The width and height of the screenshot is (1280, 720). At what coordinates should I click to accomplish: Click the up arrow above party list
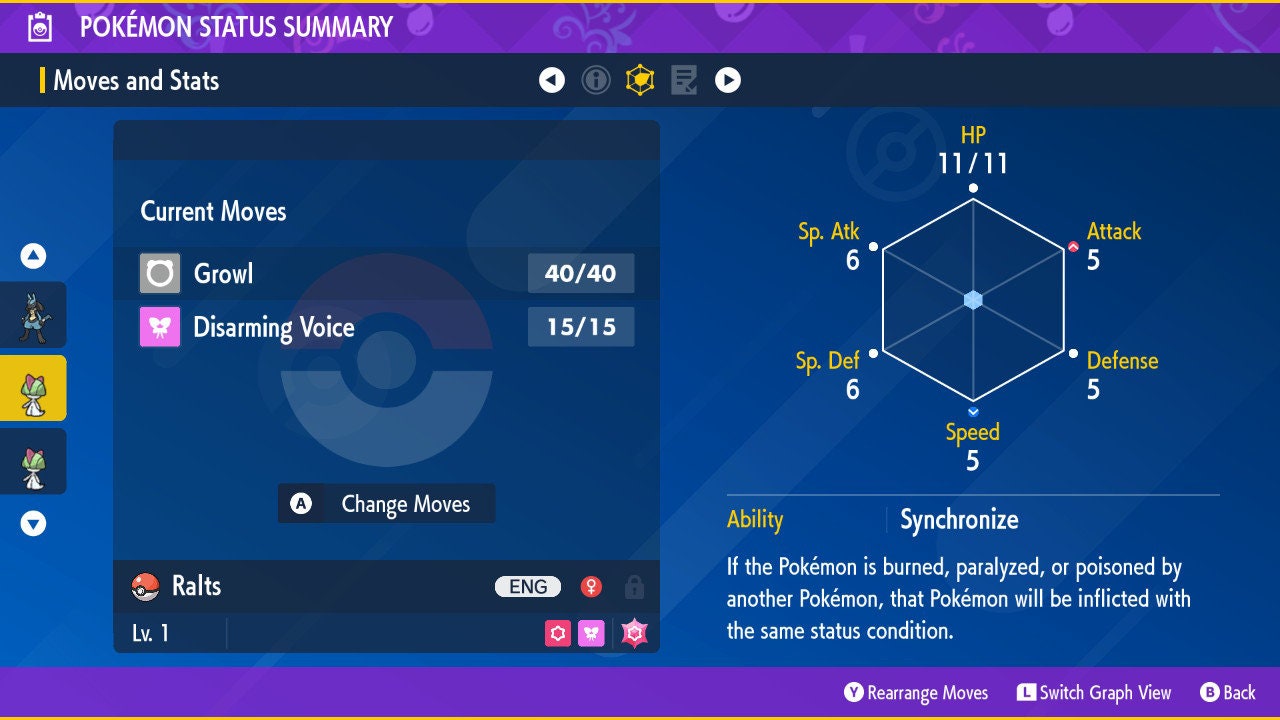click(x=33, y=257)
